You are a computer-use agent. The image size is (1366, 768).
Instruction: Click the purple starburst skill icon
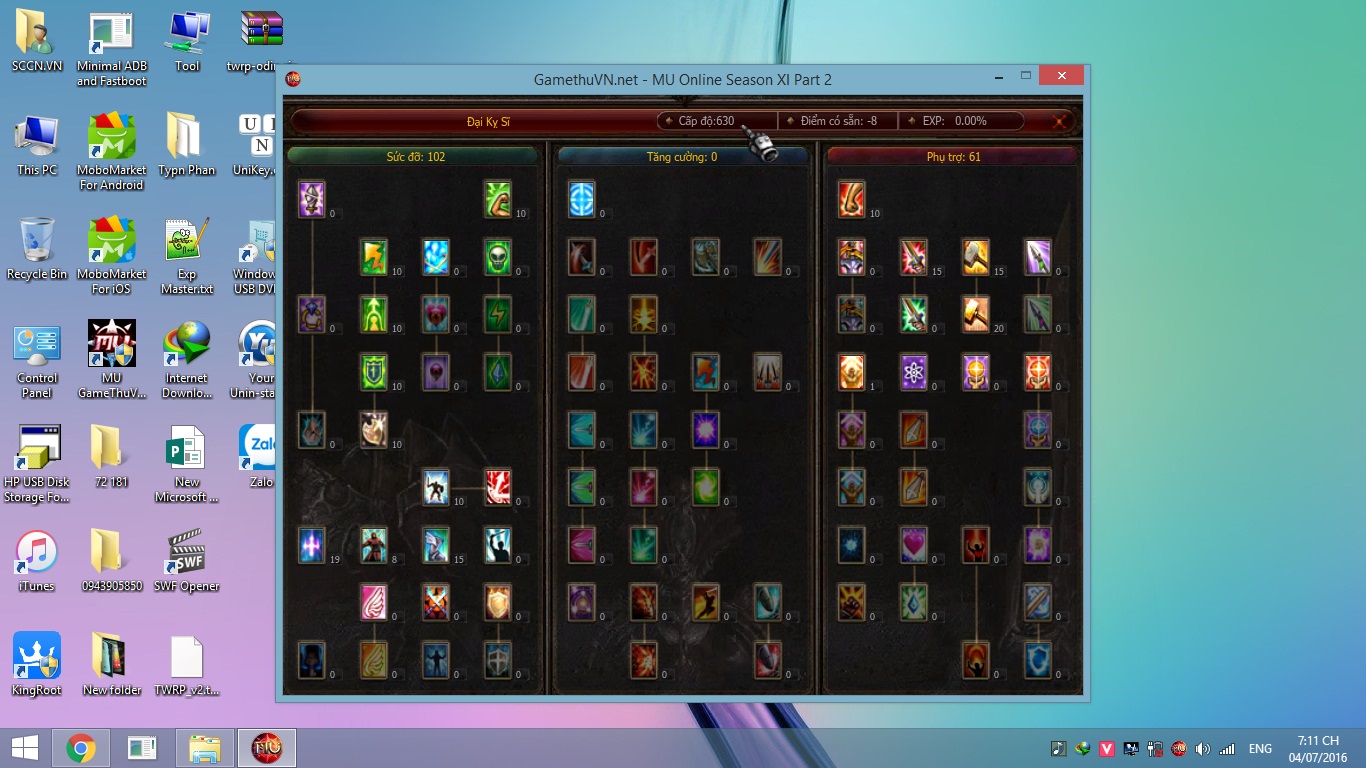click(706, 429)
